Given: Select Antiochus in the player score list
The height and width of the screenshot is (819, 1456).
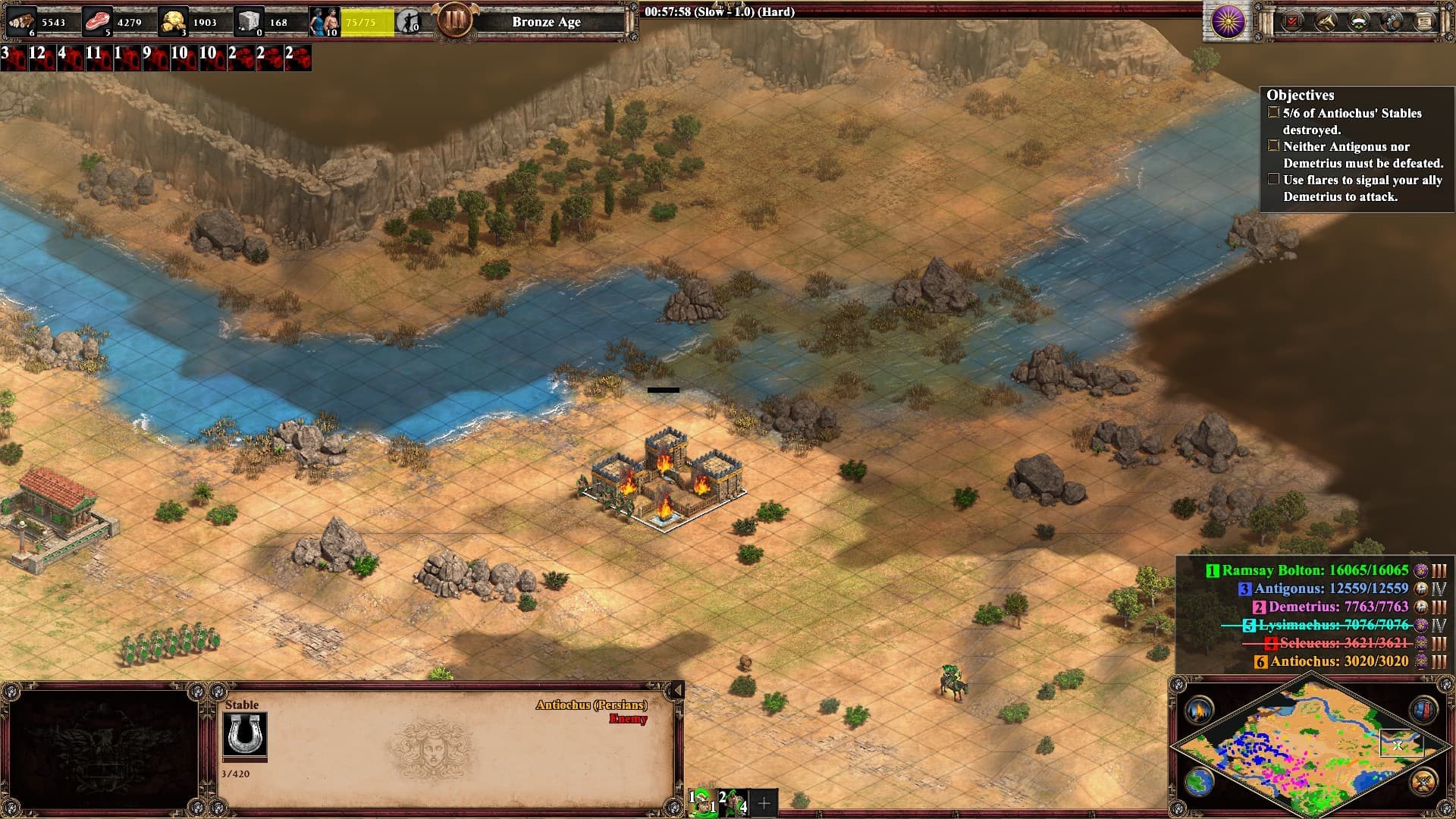Looking at the screenshot, I should pos(1338,661).
